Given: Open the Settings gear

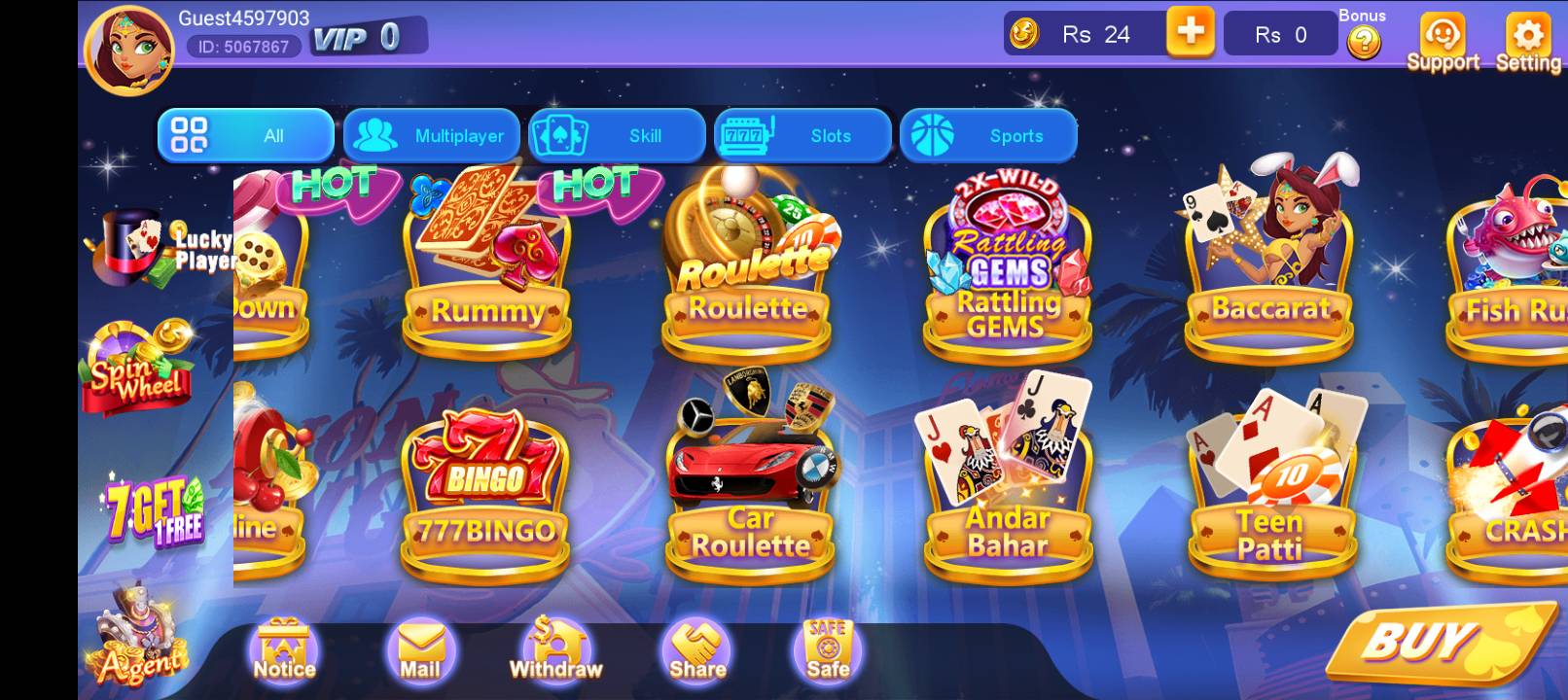Looking at the screenshot, I should pos(1527,37).
